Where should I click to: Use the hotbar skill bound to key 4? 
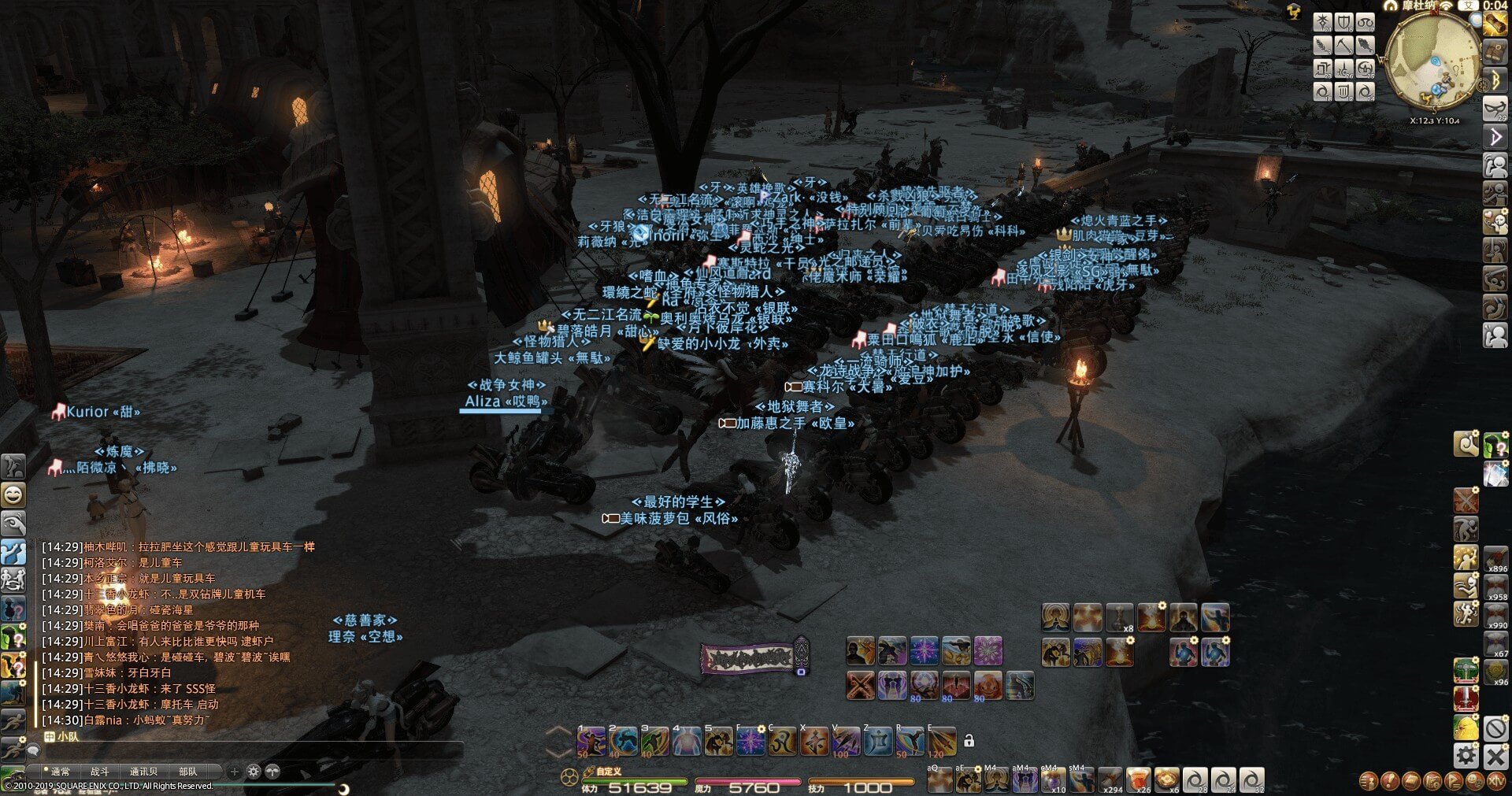click(687, 742)
